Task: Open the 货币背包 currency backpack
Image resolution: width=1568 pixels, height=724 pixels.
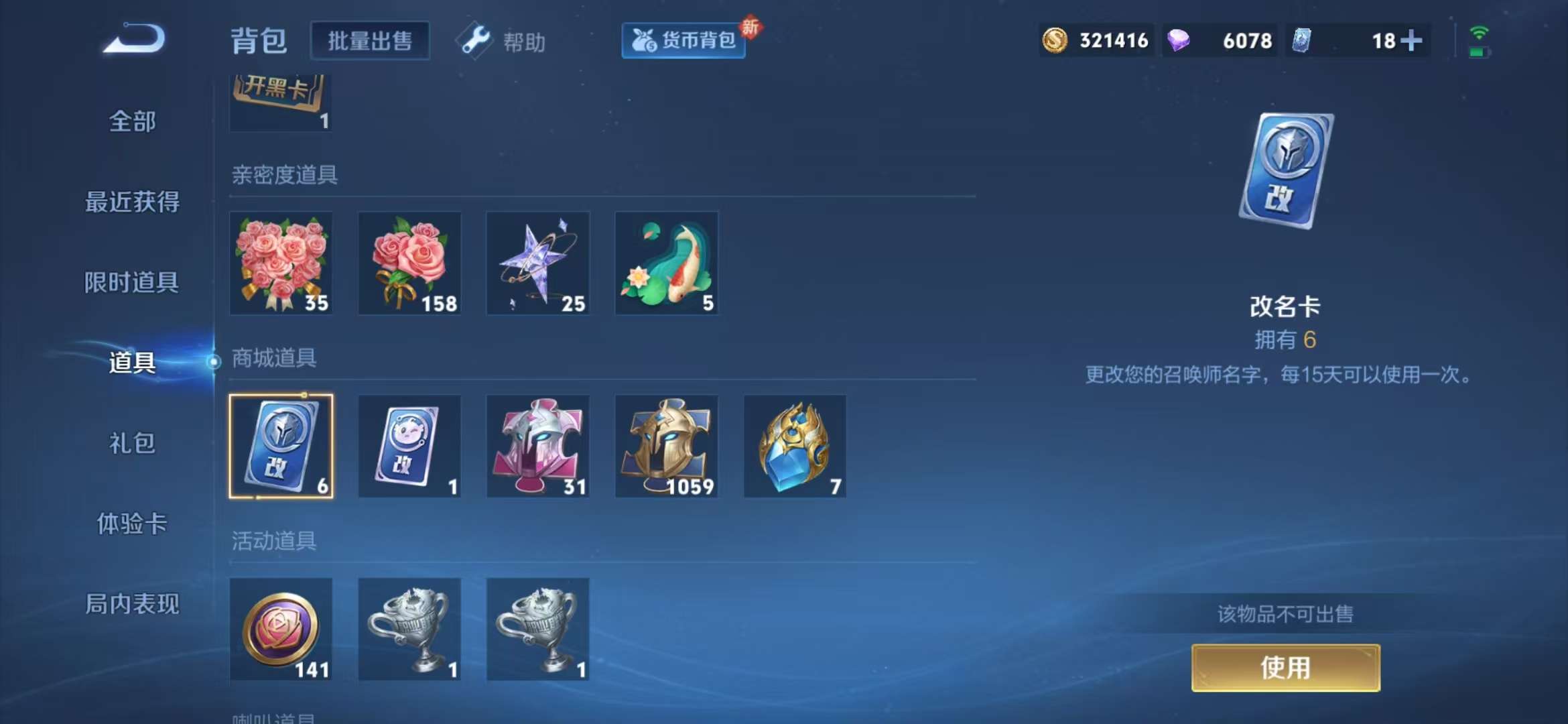Action: (x=682, y=40)
